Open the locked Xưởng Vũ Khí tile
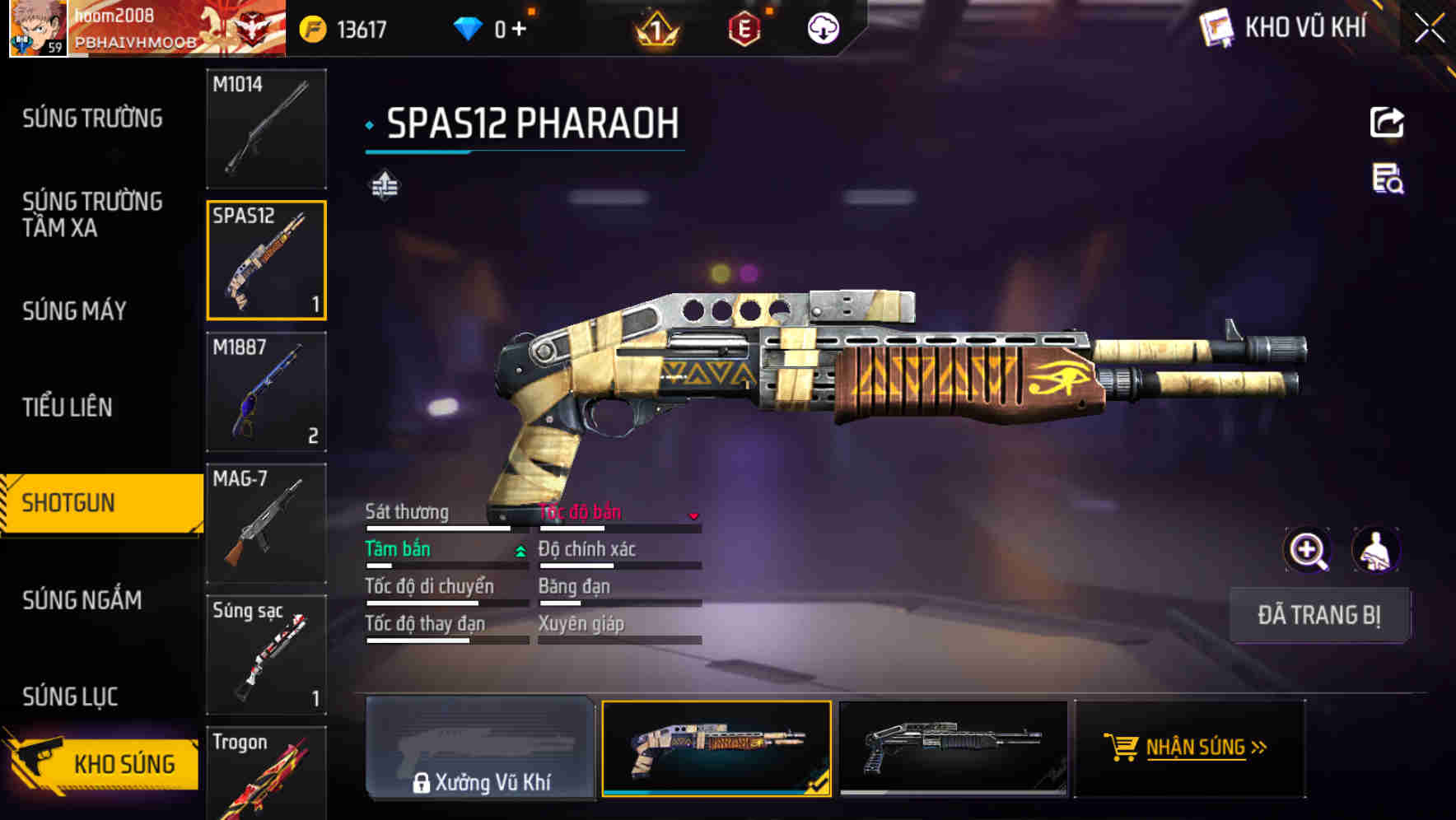1456x820 pixels. pos(480,748)
